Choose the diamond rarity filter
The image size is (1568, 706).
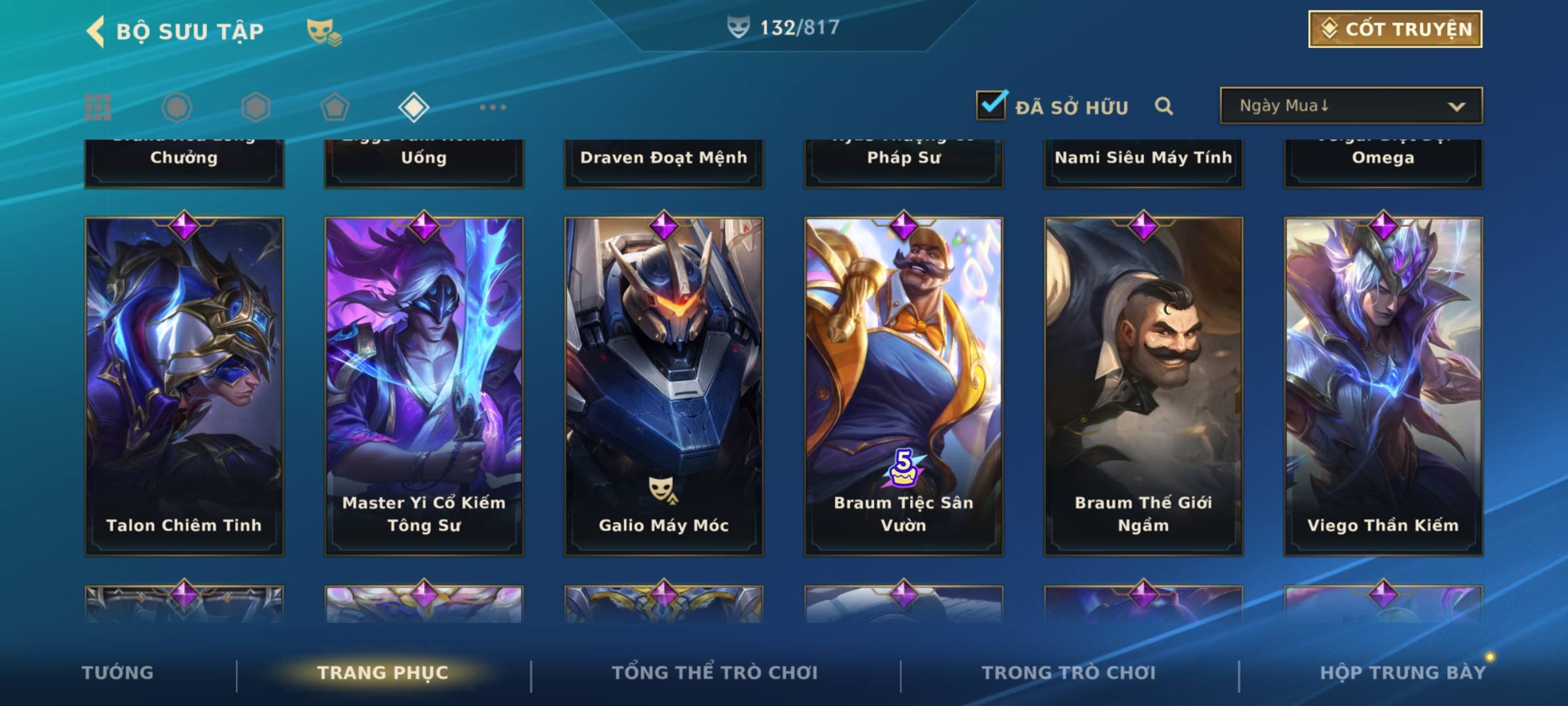tap(414, 107)
